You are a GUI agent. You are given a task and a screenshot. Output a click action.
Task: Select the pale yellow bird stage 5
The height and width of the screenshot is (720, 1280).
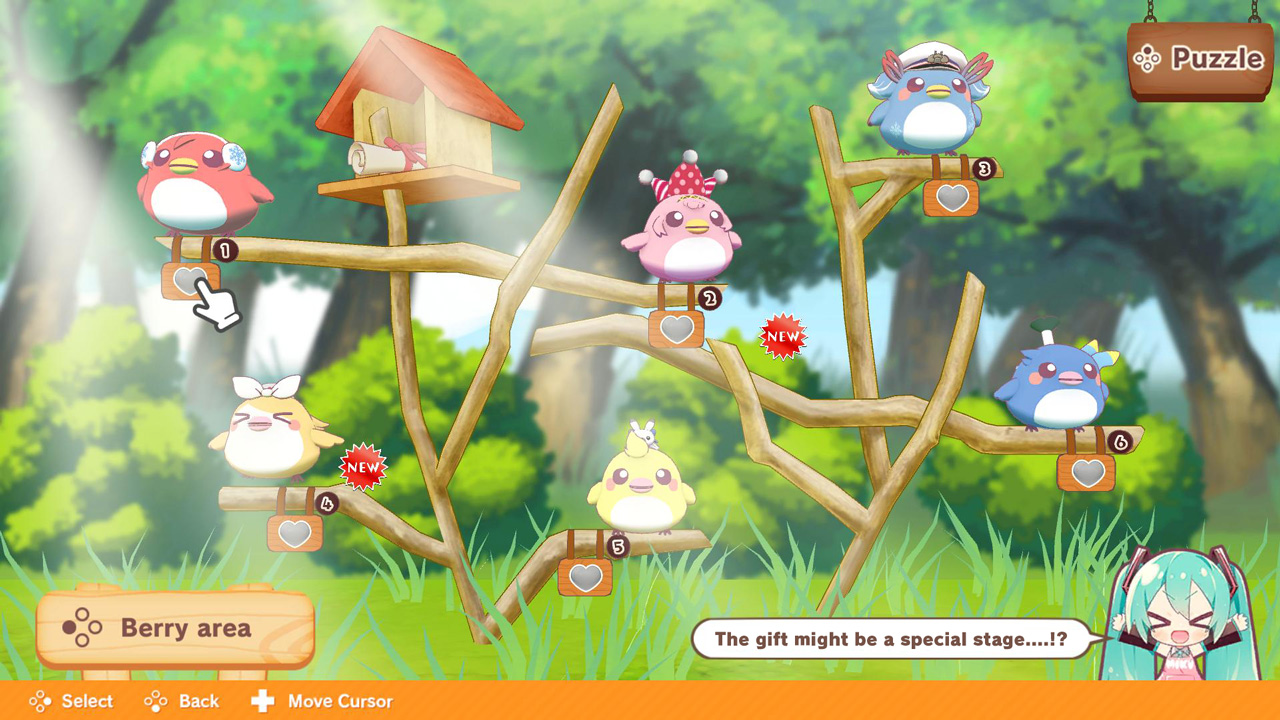point(645,490)
